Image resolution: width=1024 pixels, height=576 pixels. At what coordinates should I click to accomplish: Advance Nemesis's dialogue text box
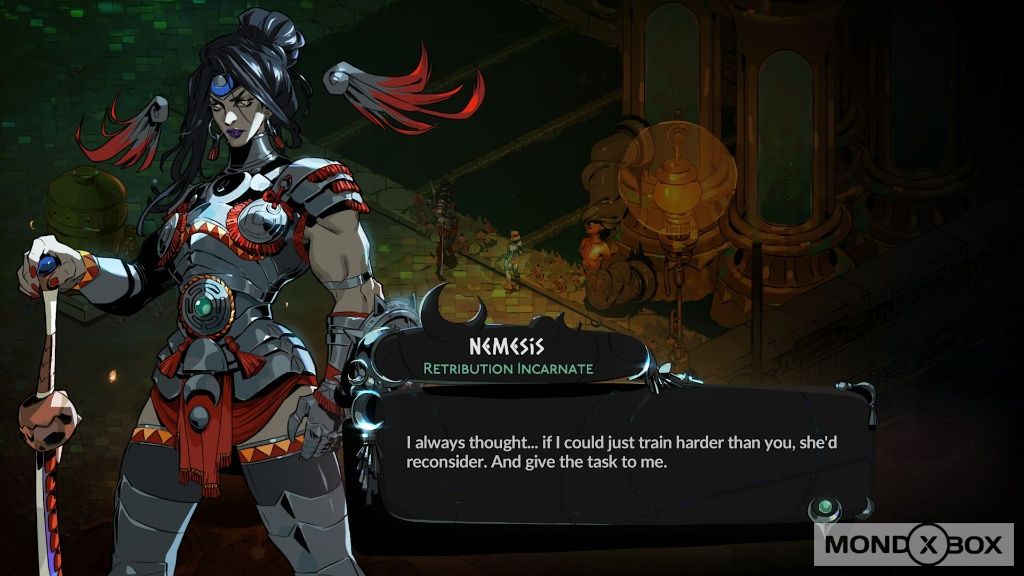pyautogui.click(x=610, y=452)
